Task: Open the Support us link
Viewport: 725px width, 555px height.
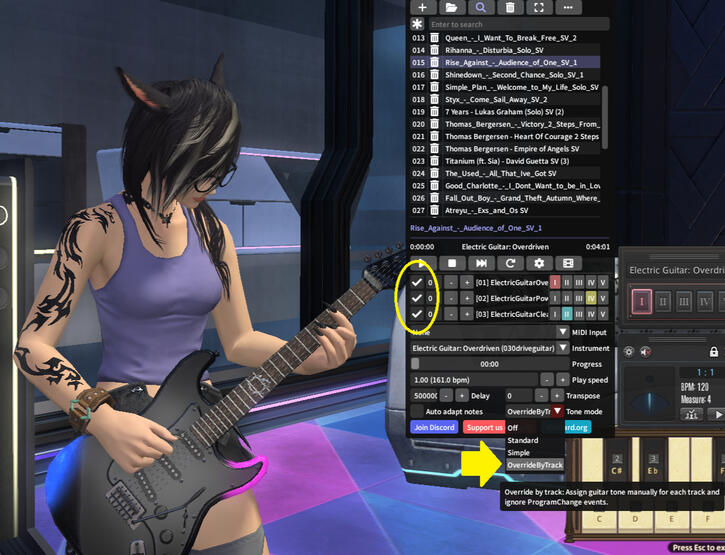Action: pos(485,427)
